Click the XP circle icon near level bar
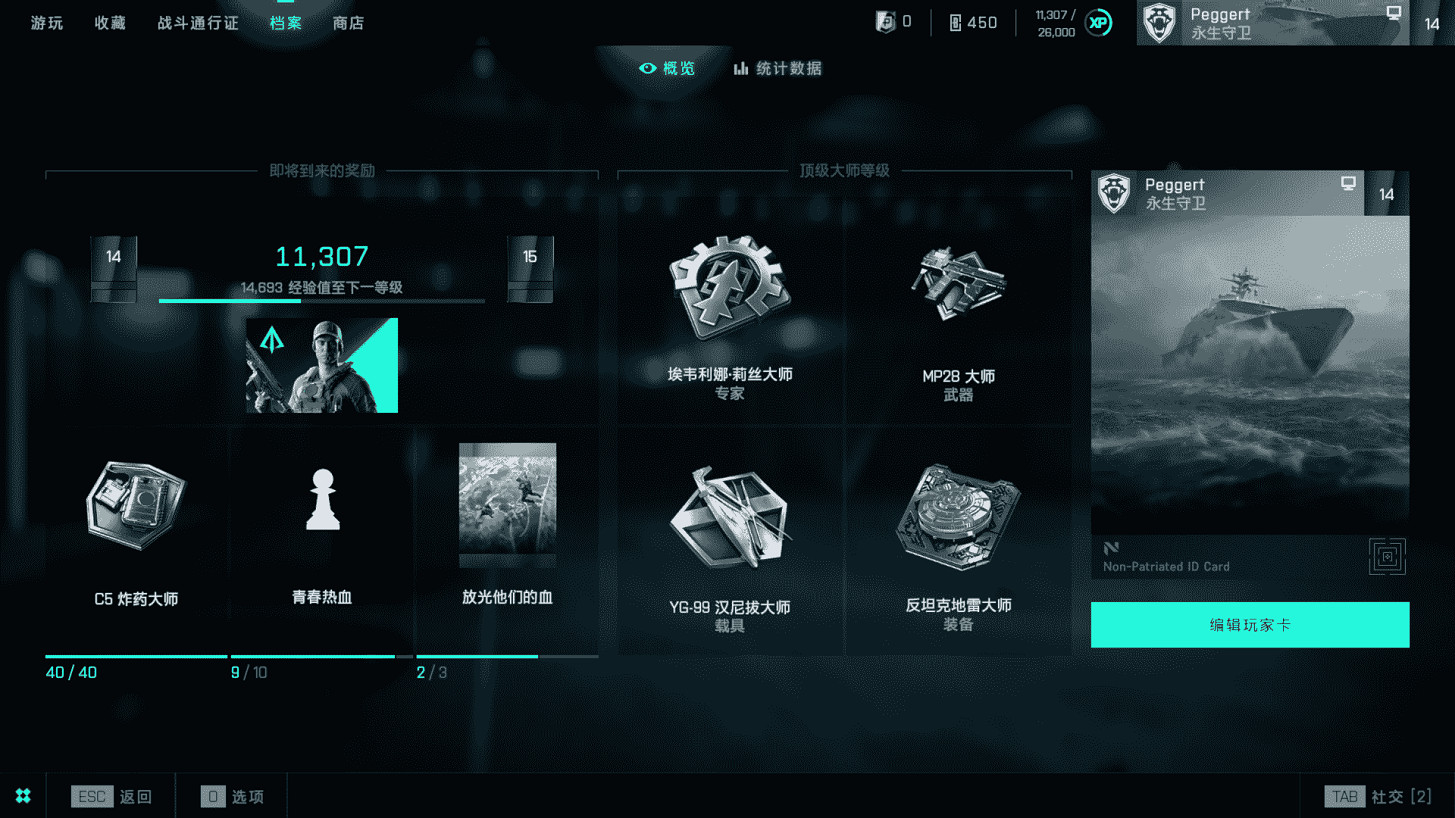Screen dimensions: 1455x818 tap(1098, 21)
